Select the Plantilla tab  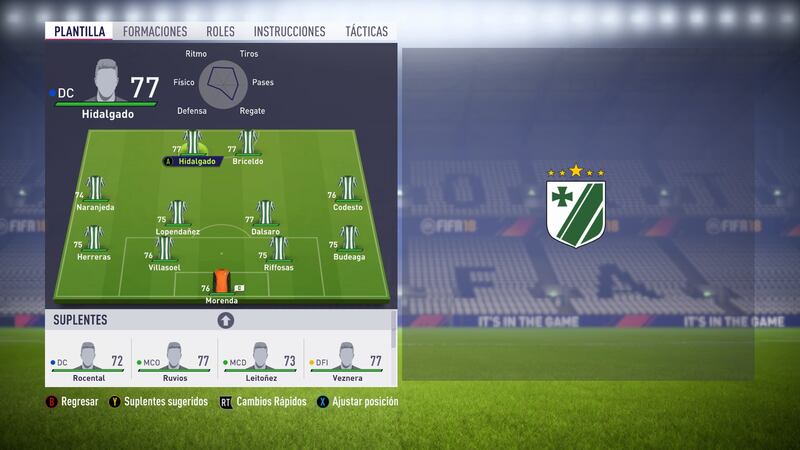pos(79,31)
